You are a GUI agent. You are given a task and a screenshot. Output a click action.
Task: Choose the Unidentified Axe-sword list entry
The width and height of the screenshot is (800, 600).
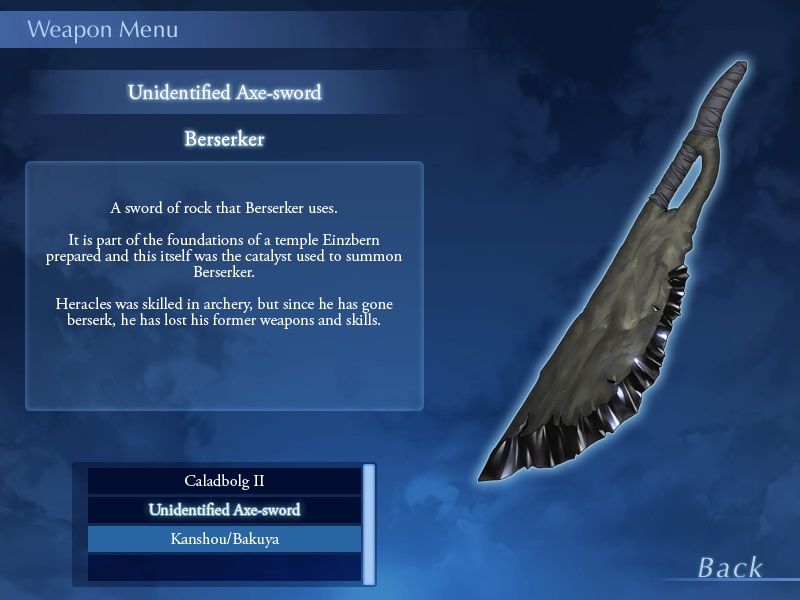coord(224,510)
